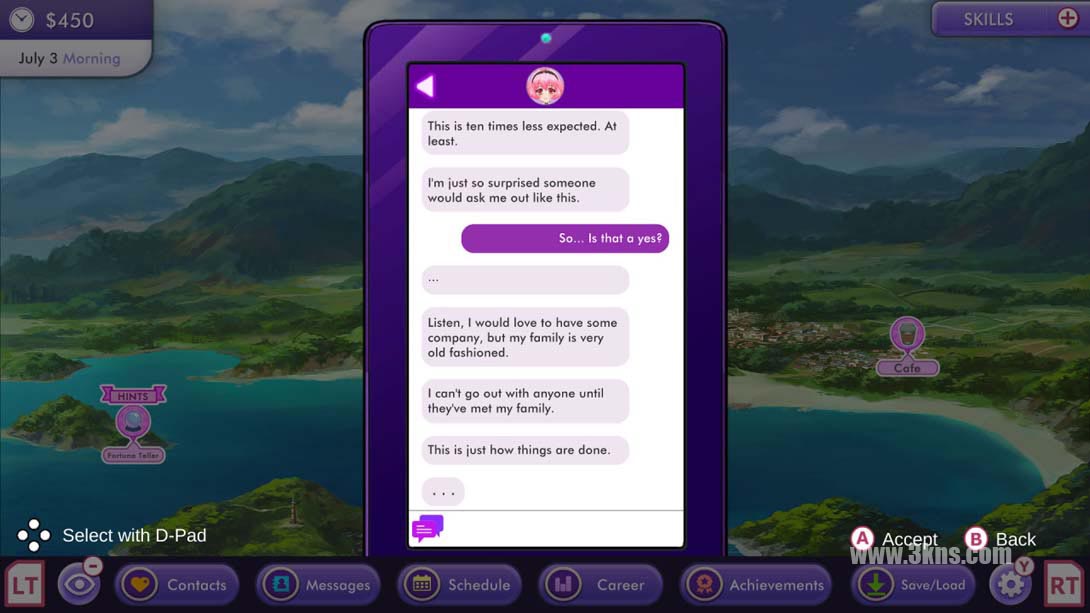Select the "So... Is that a yes?" message

click(565, 239)
